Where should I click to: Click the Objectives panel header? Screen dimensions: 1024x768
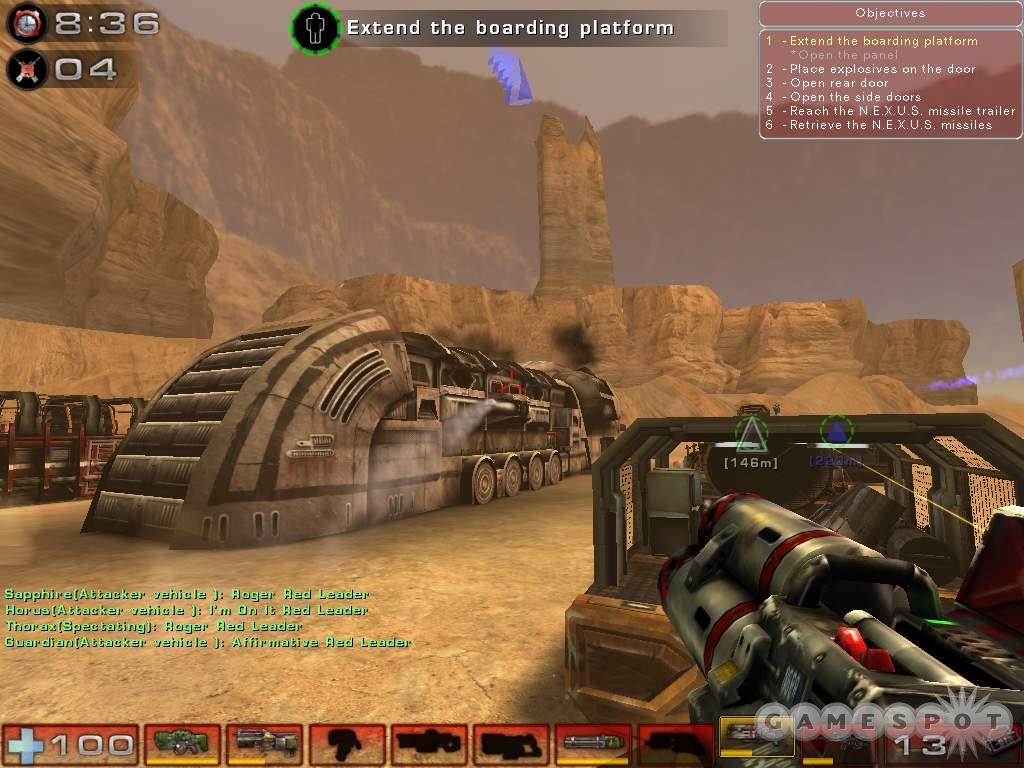[x=890, y=13]
